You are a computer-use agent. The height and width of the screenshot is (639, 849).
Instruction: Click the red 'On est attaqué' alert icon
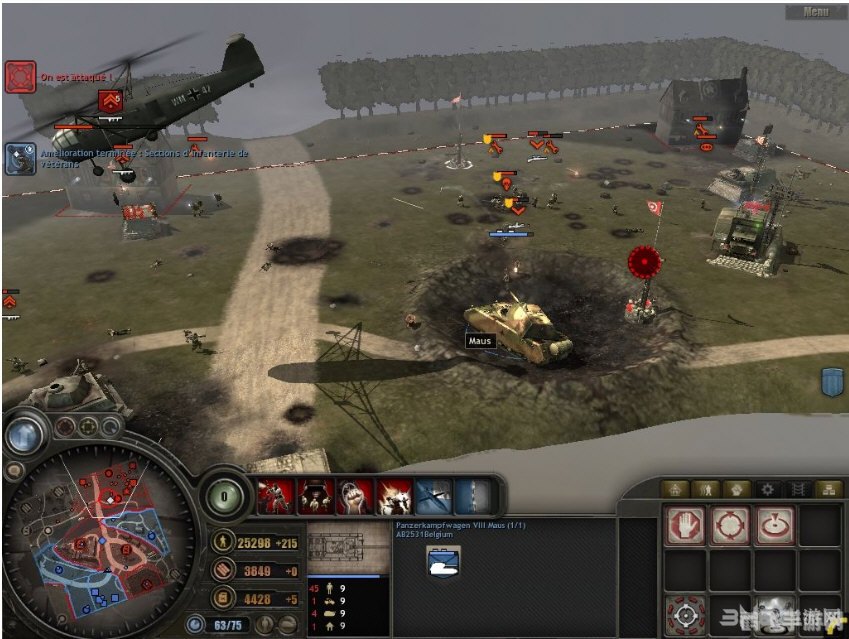[20, 76]
